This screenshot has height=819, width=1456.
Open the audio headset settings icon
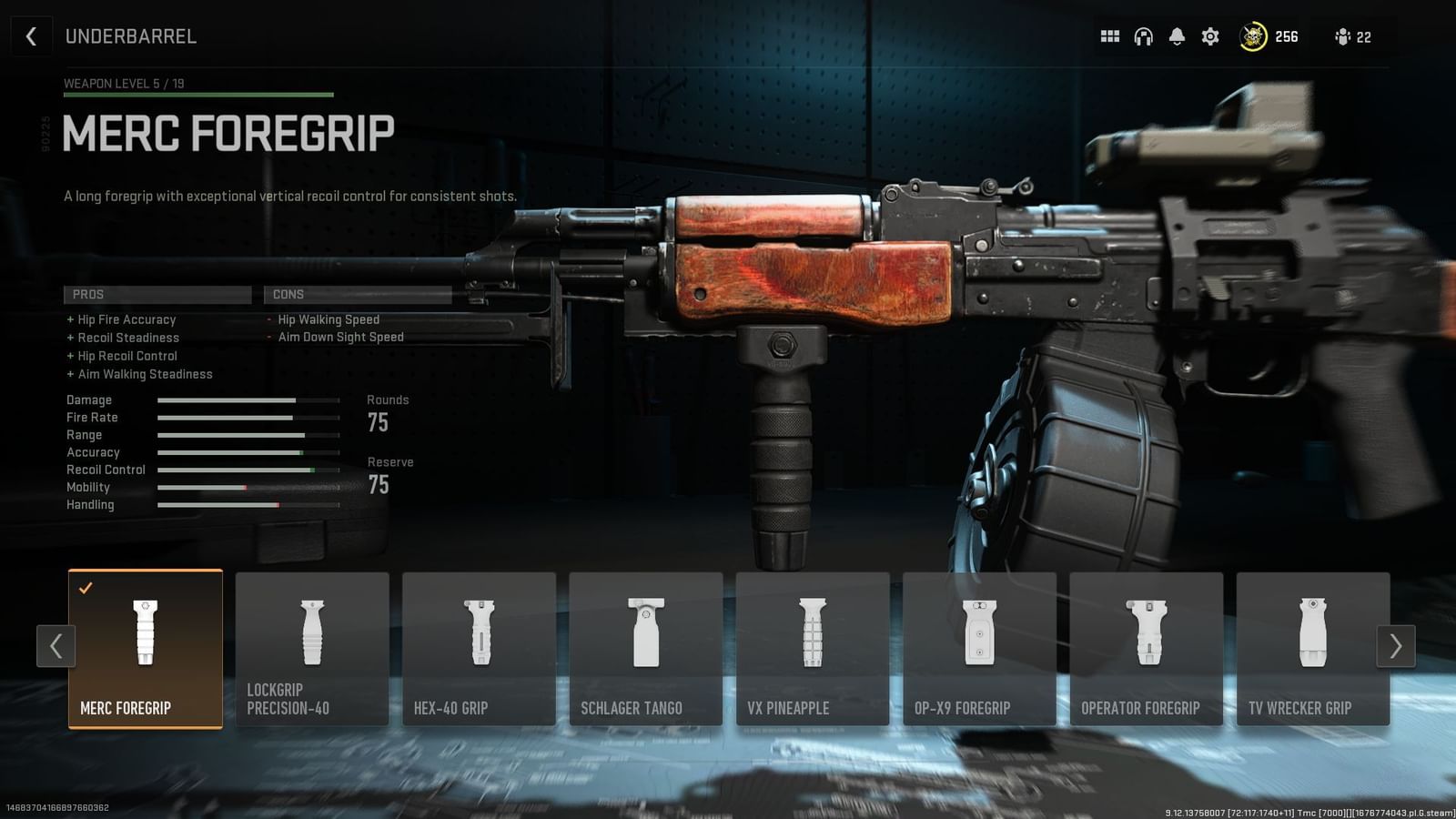coord(1143,36)
